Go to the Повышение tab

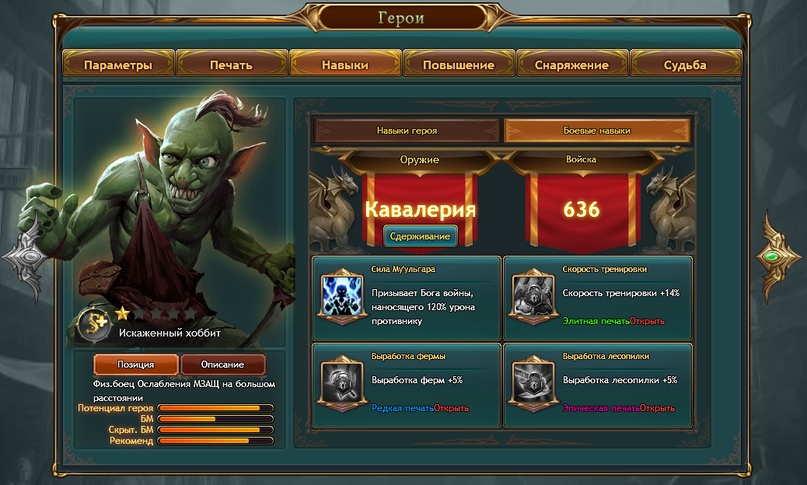tap(458, 65)
